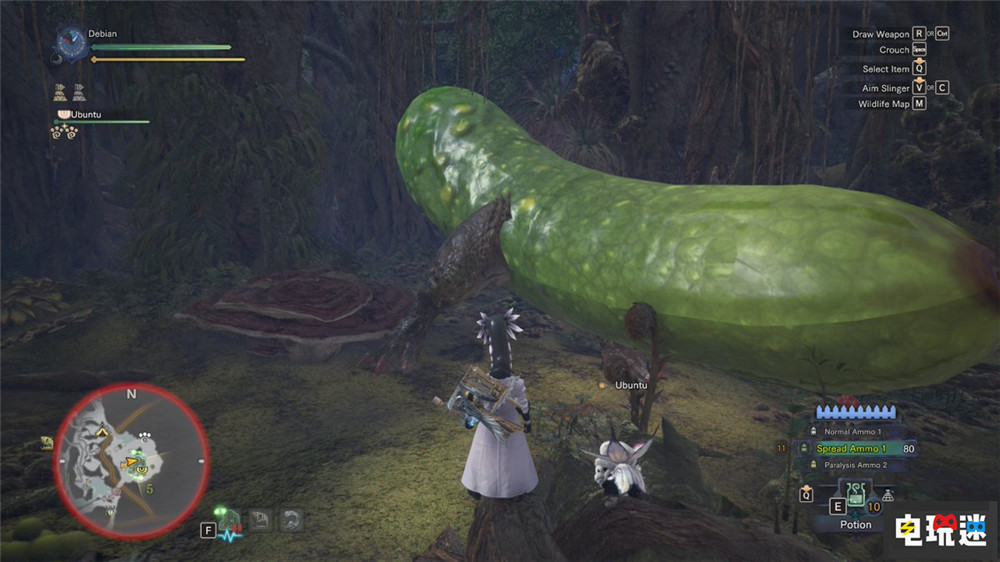Select the camp tent marker on minimap
1000x562 pixels.
pyautogui.click(x=103, y=431)
